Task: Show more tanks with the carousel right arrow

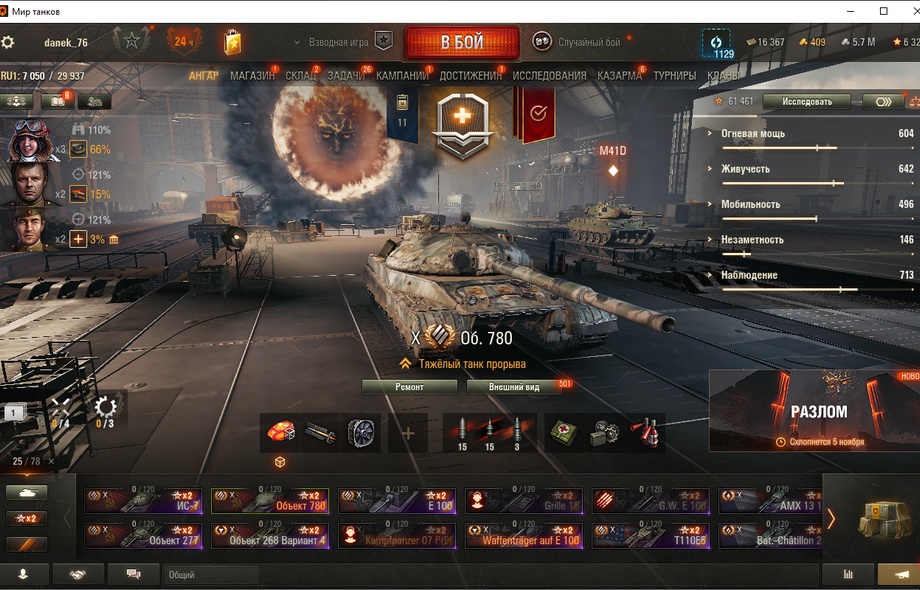Action: coord(830,518)
